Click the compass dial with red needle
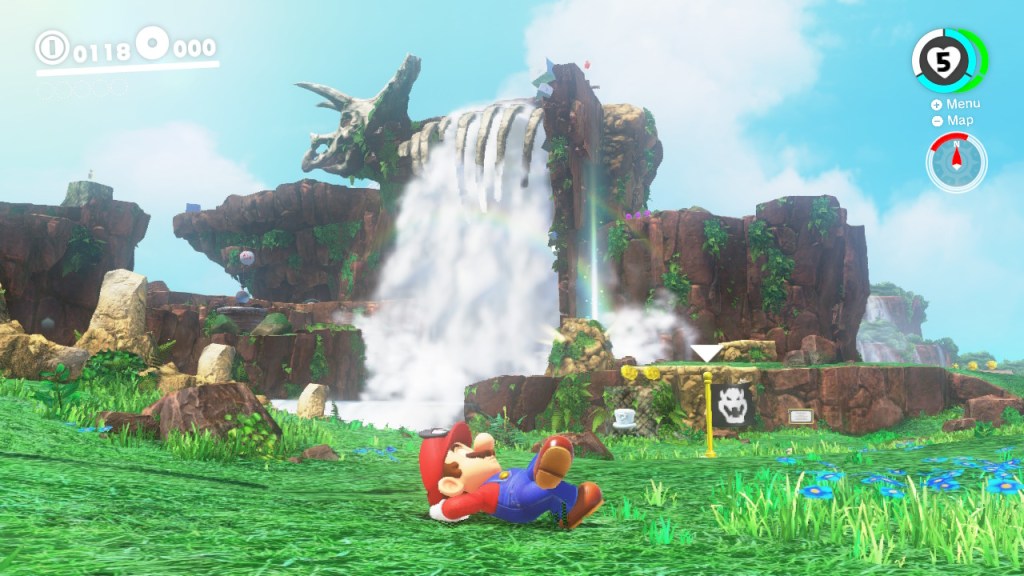Image resolution: width=1024 pixels, height=576 pixels. [x=956, y=162]
